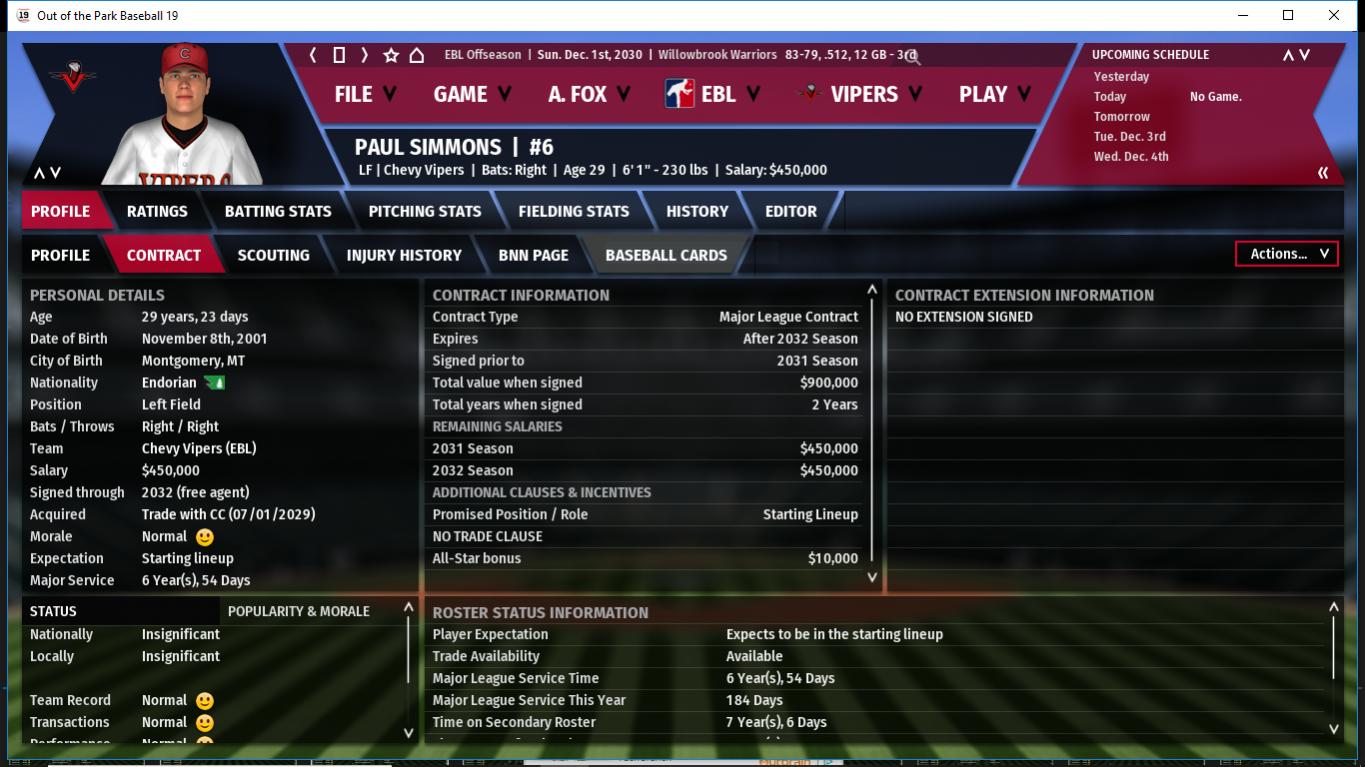Switch to the RATINGS tab

(157, 211)
